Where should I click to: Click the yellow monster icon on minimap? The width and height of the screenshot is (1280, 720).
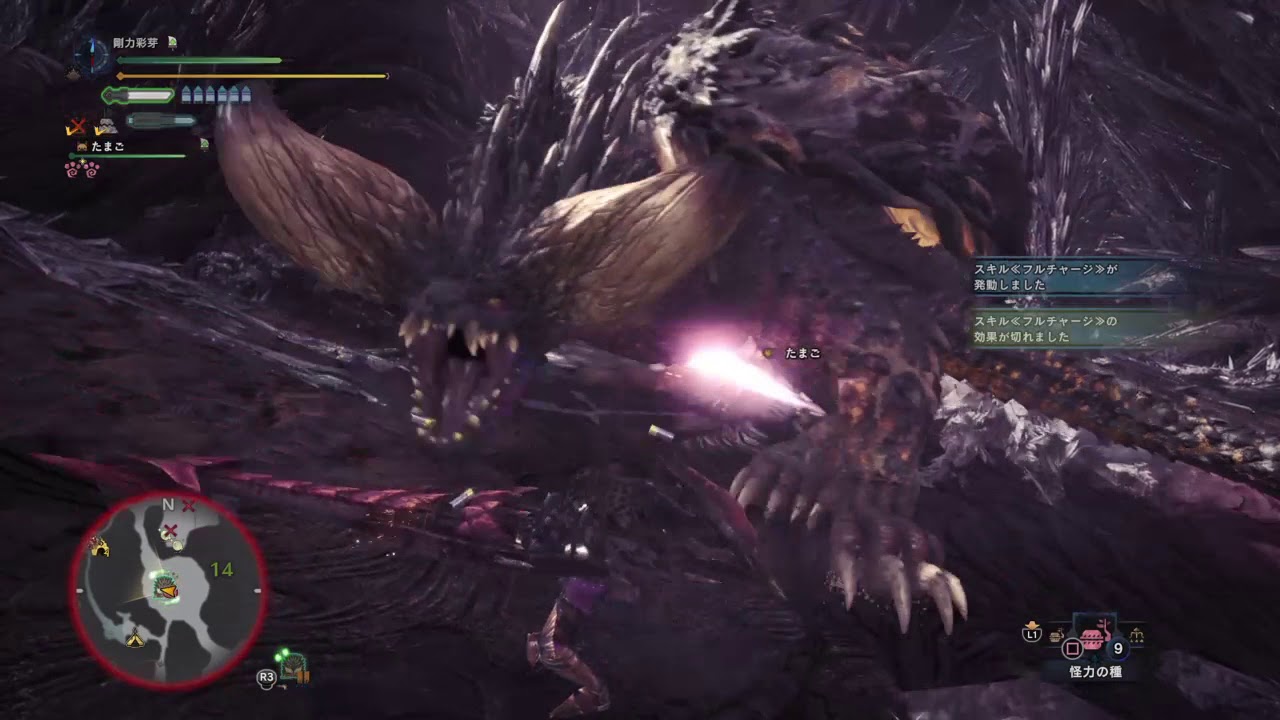99,546
